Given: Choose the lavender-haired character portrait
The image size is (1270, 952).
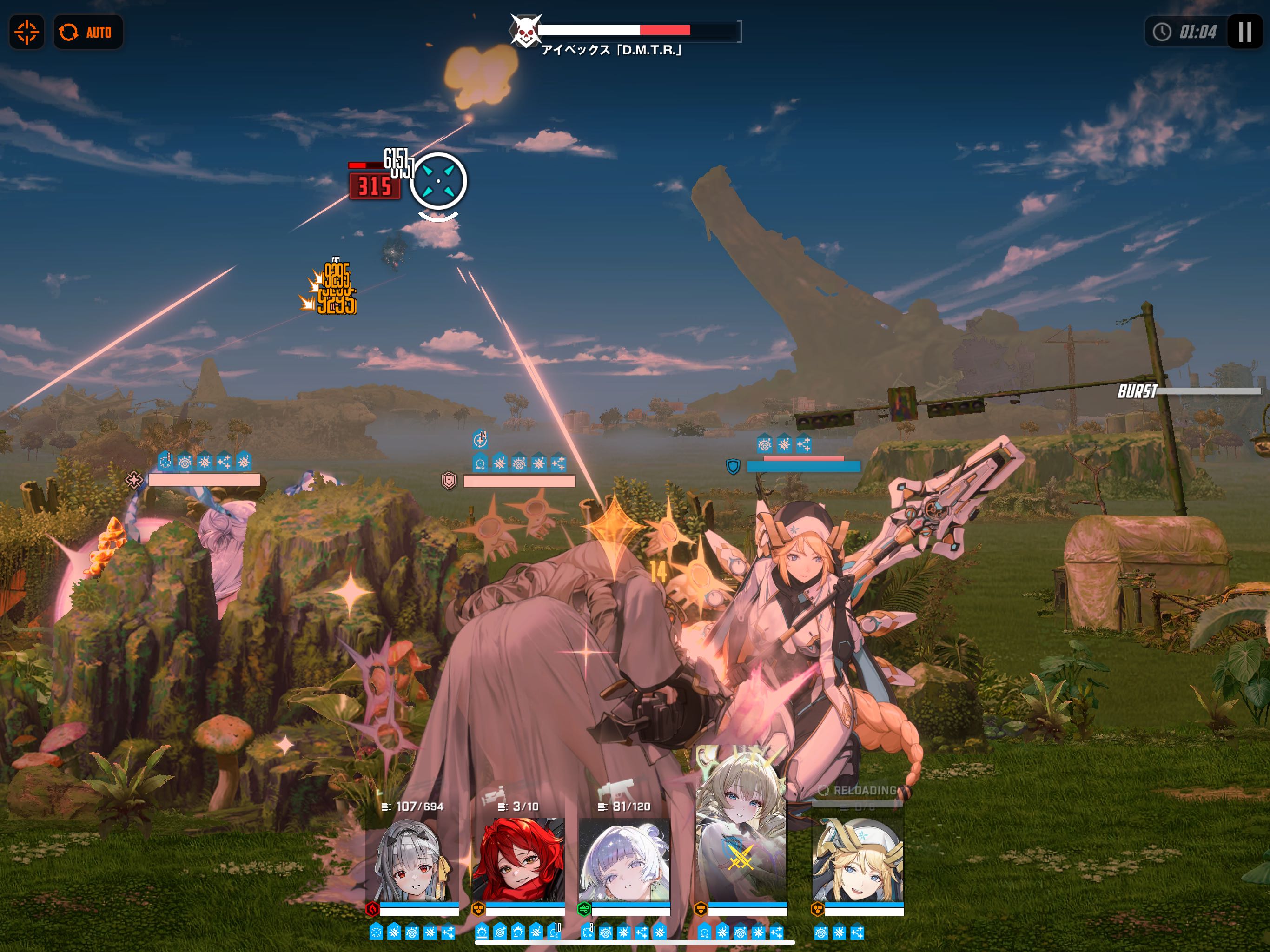Looking at the screenshot, I should 624,861.
